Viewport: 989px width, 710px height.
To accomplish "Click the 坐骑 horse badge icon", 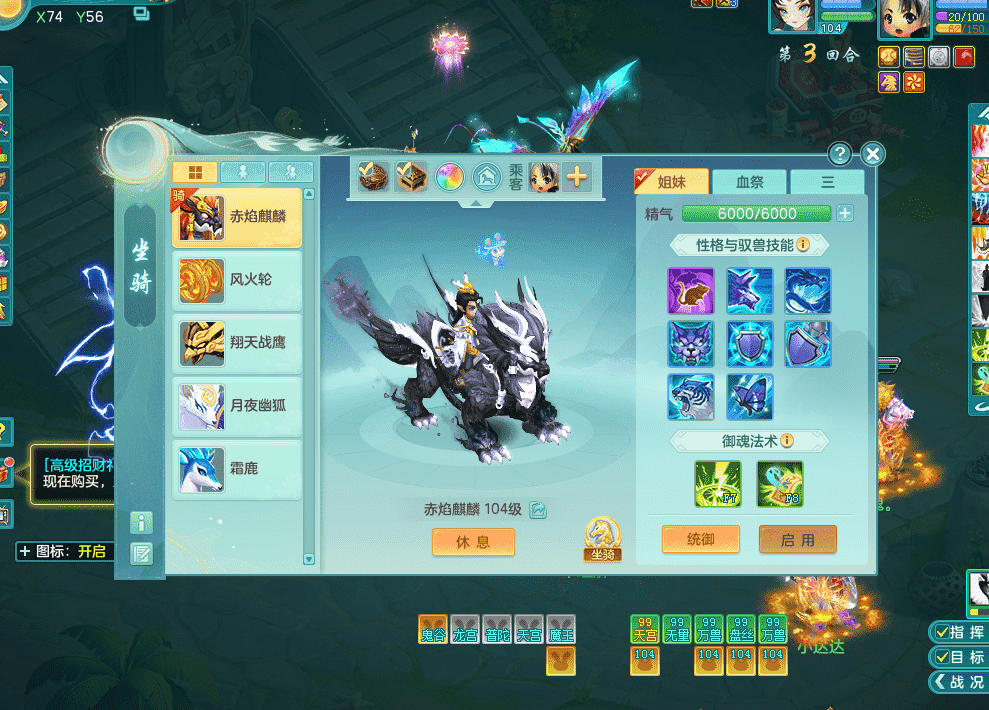I will (x=602, y=539).
